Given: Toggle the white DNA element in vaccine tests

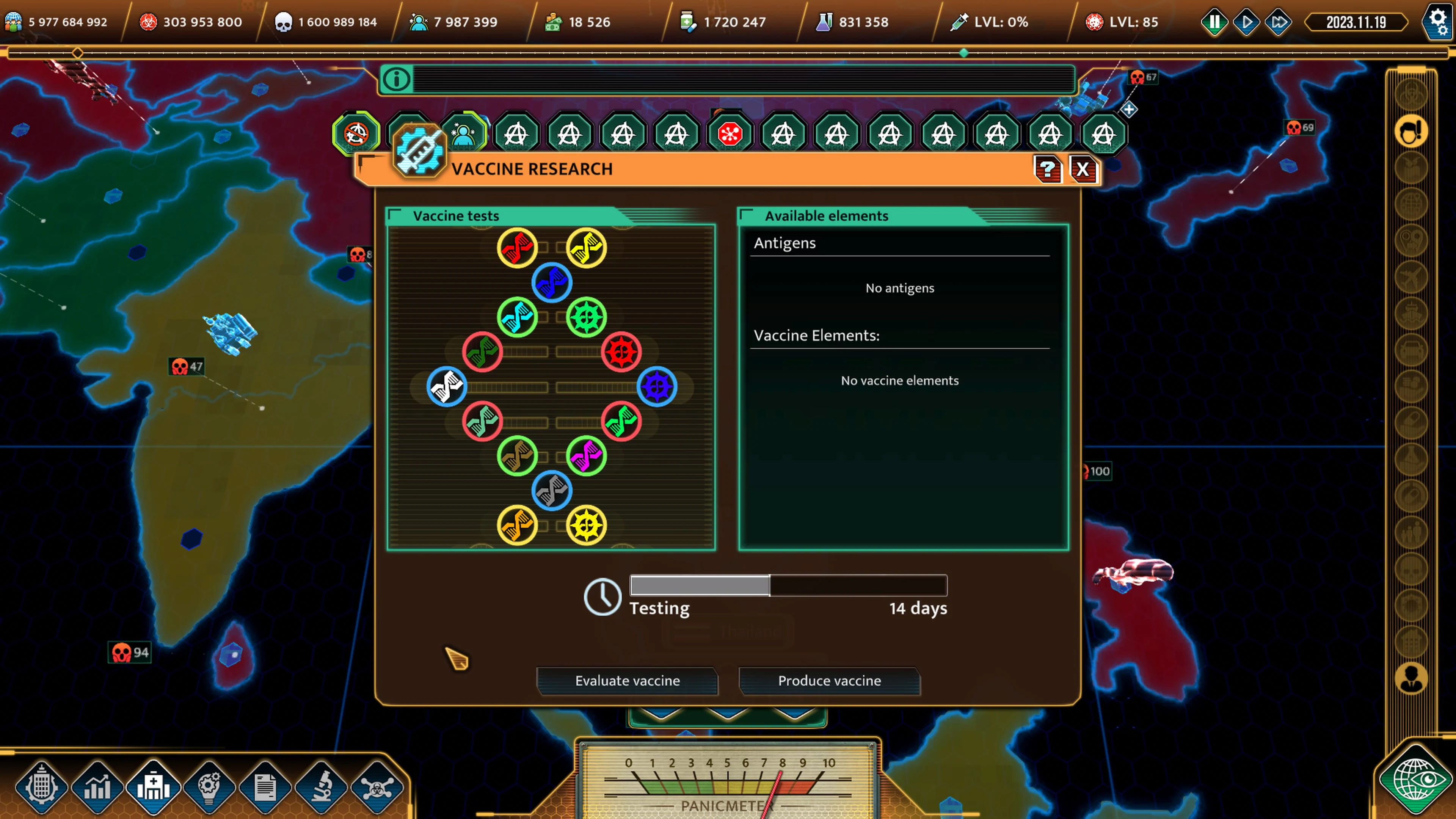Looking at the screenshot, I should 447,387.
